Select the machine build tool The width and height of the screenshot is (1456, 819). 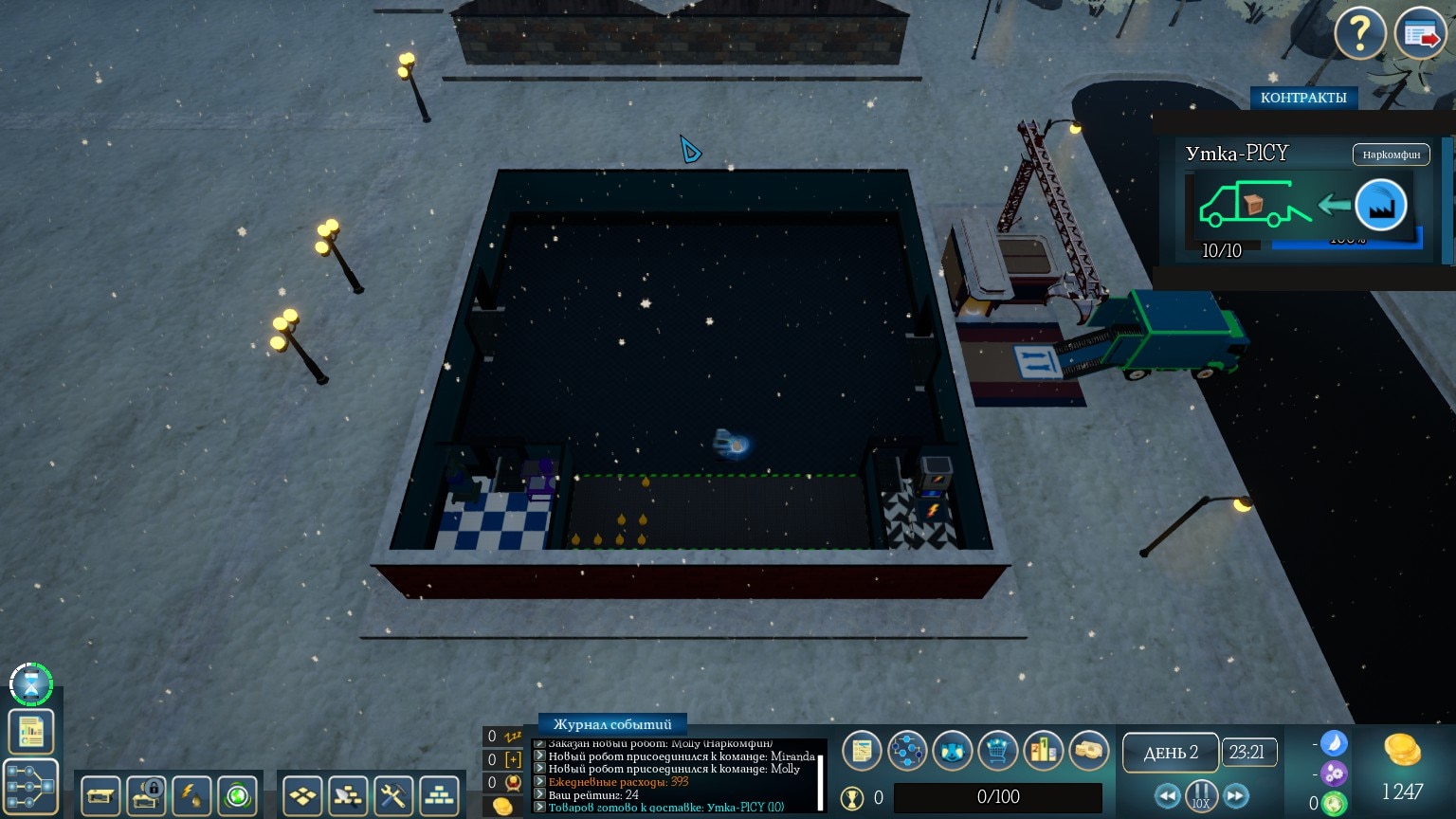click(x=100, y=796)
